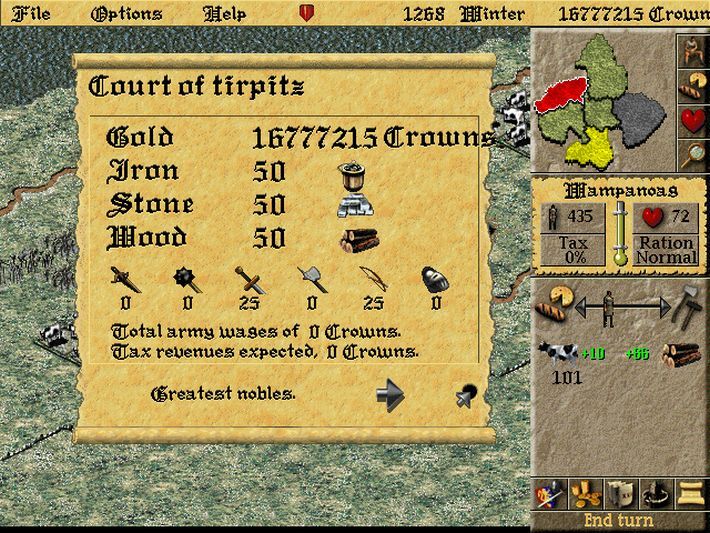710x533 pixels.
Task: End the current turn
Action: (619, 521)
